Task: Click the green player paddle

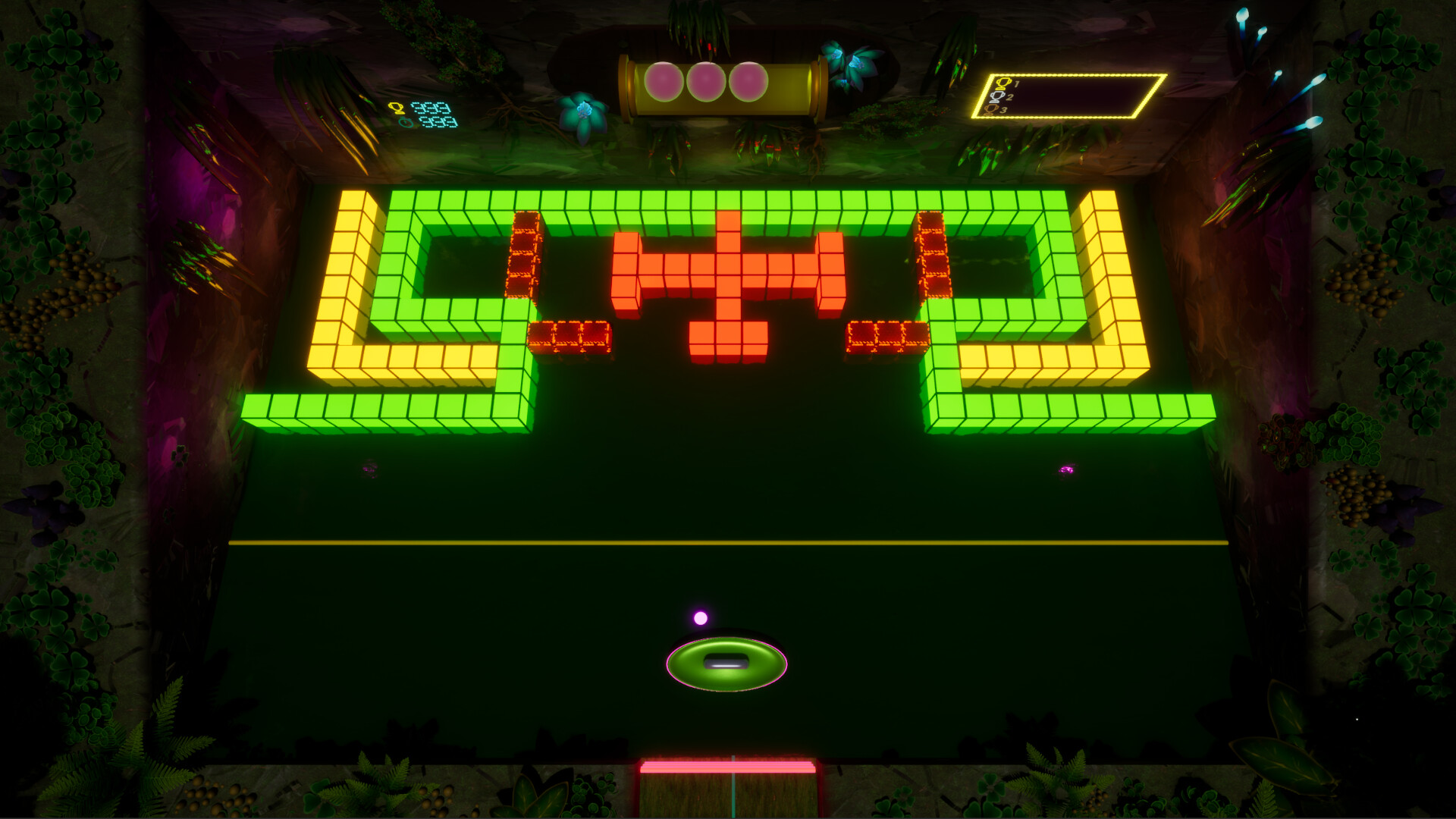Action: (x=726, y=663)
